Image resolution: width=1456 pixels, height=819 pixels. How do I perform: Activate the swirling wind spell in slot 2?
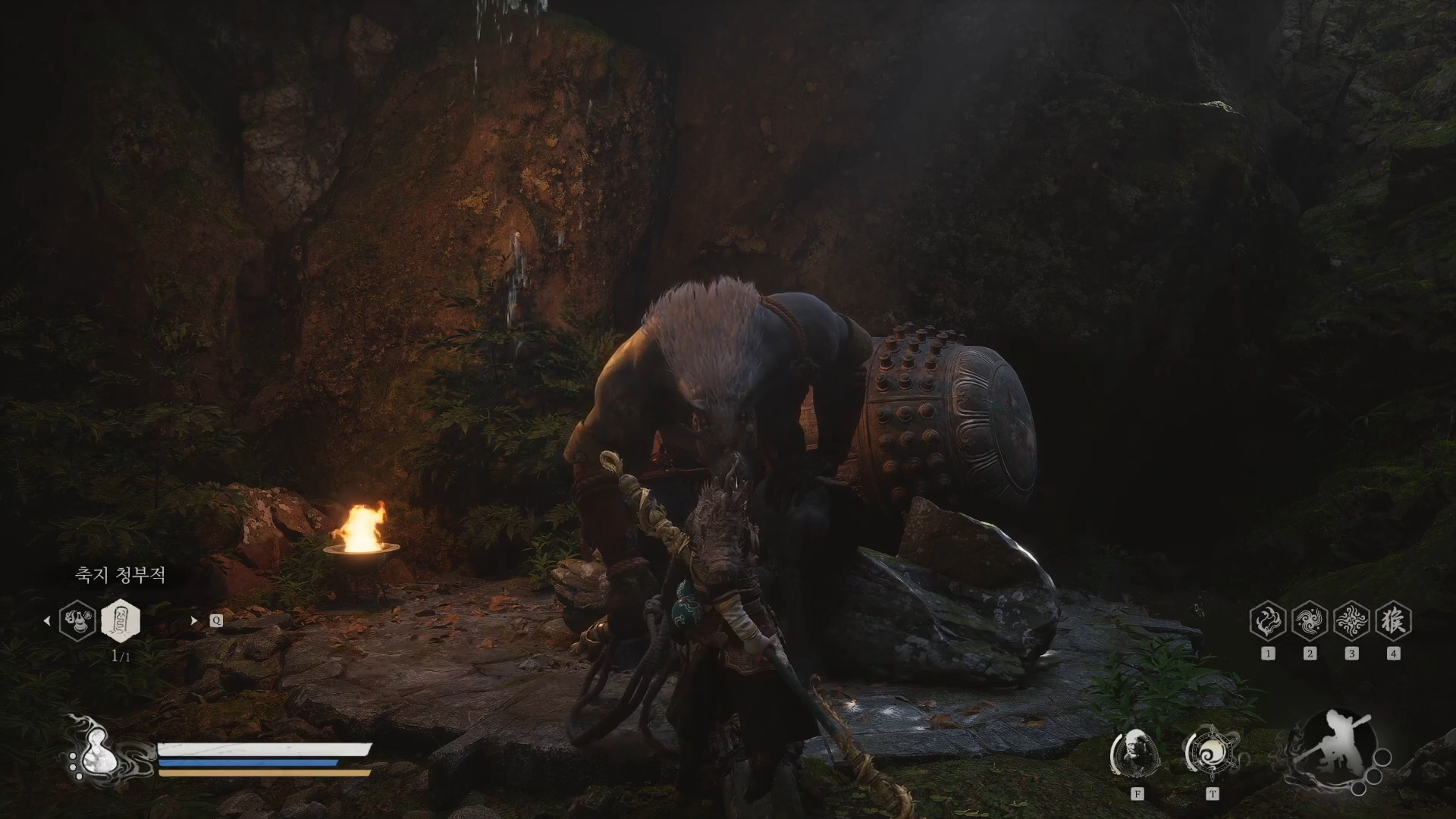click(x=1310, y=621)
